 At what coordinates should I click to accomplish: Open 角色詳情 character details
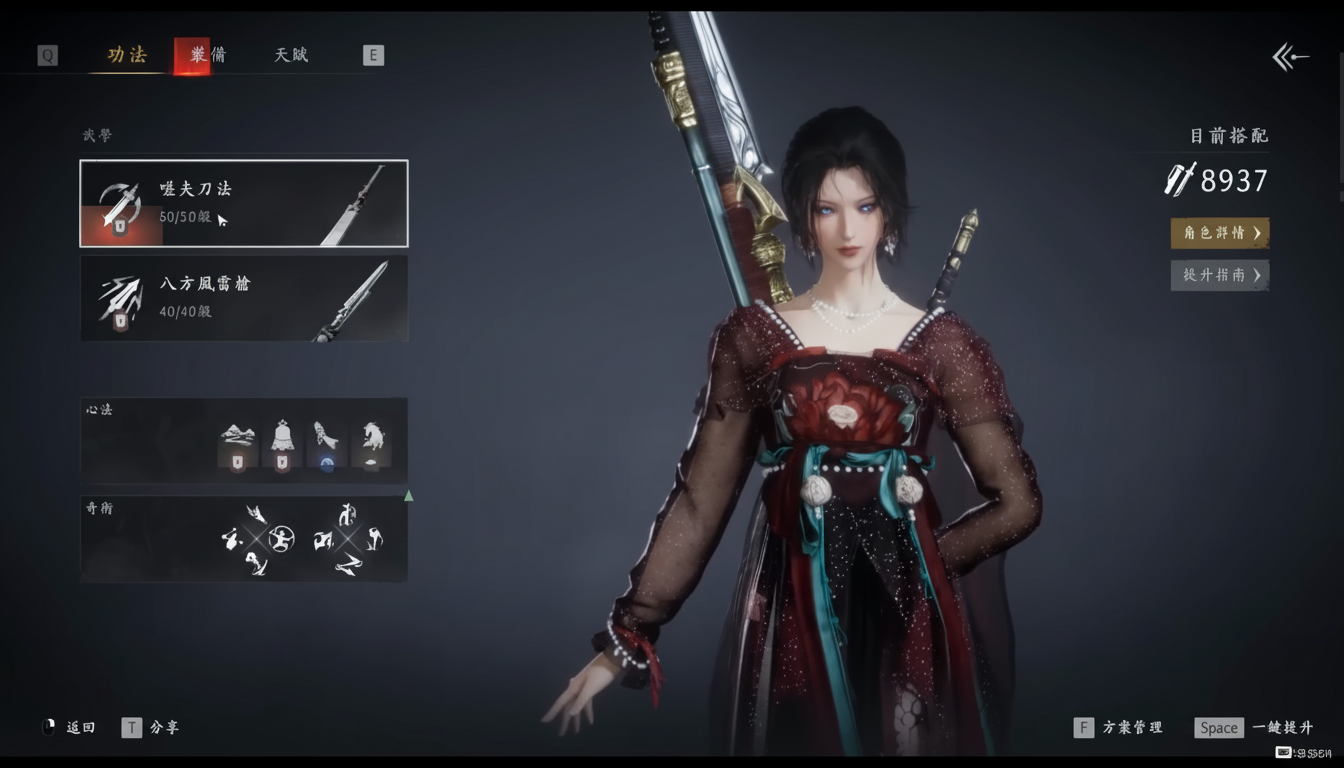click(1219, 232)
